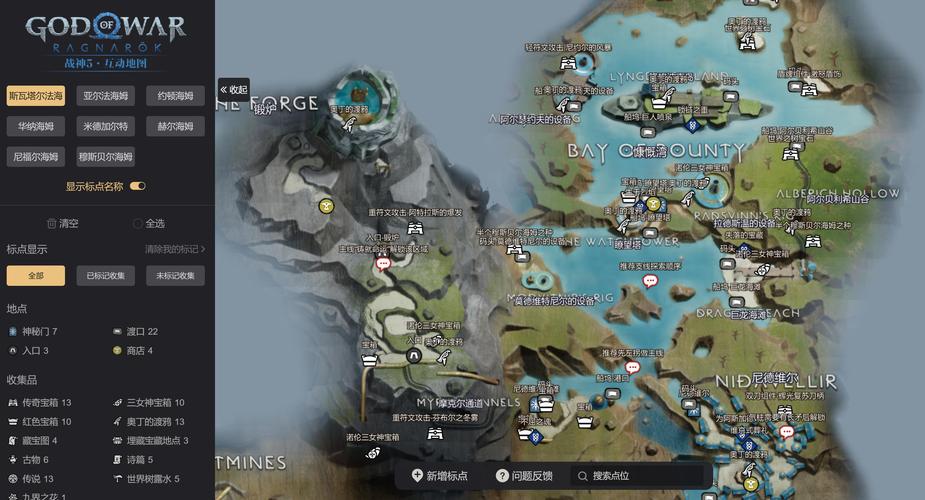The image size is (925, 500).
Task: Select the 尼福尔海姆 realm tab
Action: 36,156
